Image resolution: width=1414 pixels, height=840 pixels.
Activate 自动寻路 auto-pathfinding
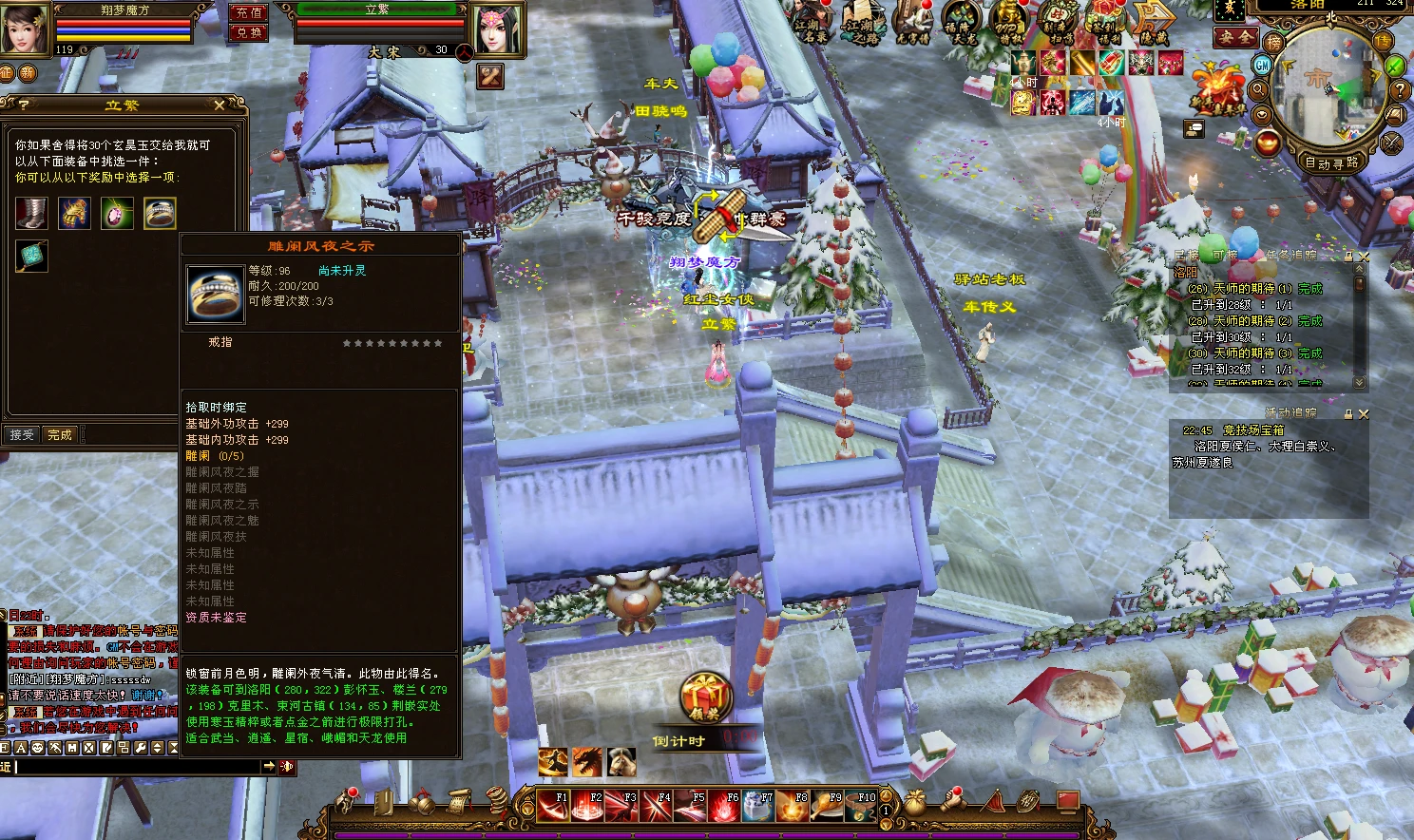click(x=1331, y=162)
